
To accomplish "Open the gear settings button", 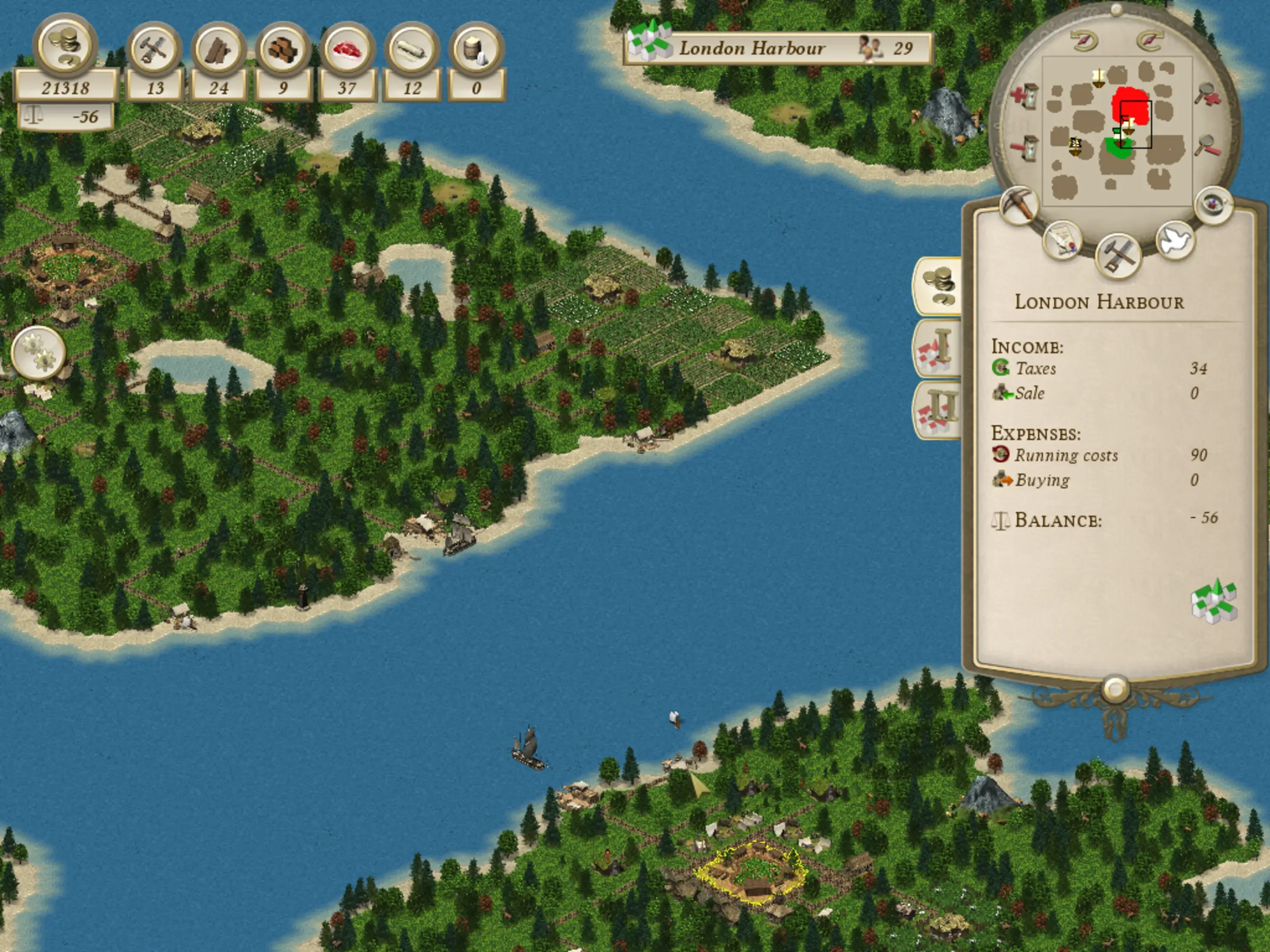I will (38, 352).
